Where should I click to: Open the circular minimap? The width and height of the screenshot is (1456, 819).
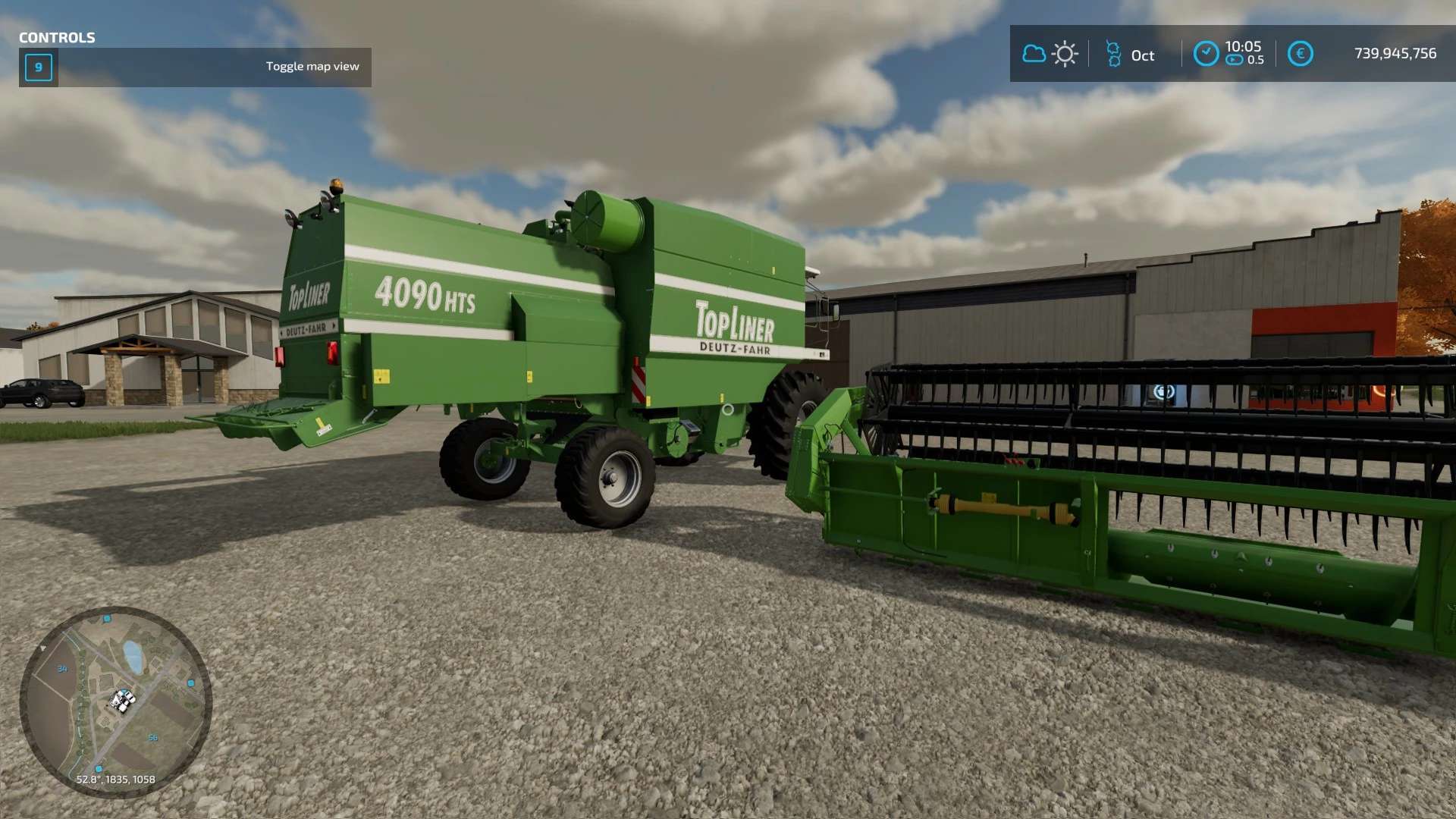pos(115,701)
